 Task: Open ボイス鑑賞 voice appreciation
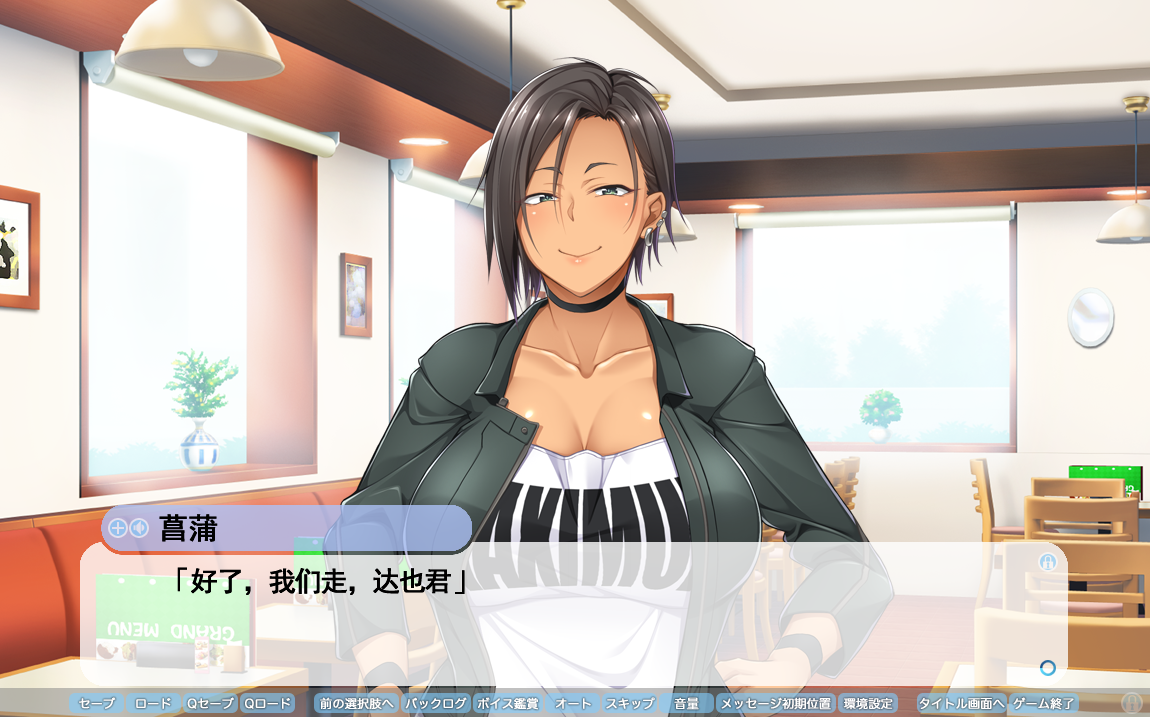508,704
